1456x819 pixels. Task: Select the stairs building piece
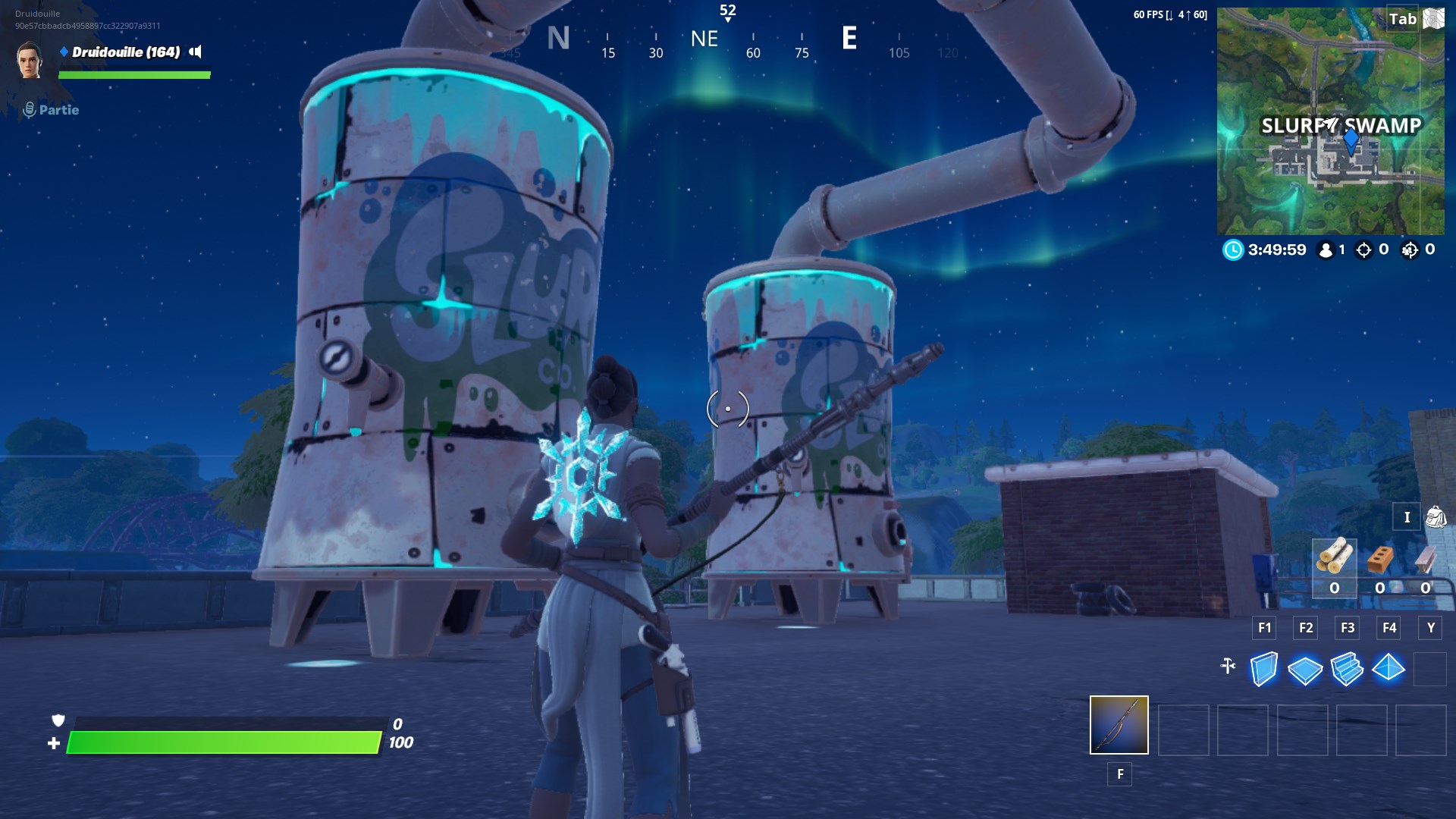pos(1349,670)
